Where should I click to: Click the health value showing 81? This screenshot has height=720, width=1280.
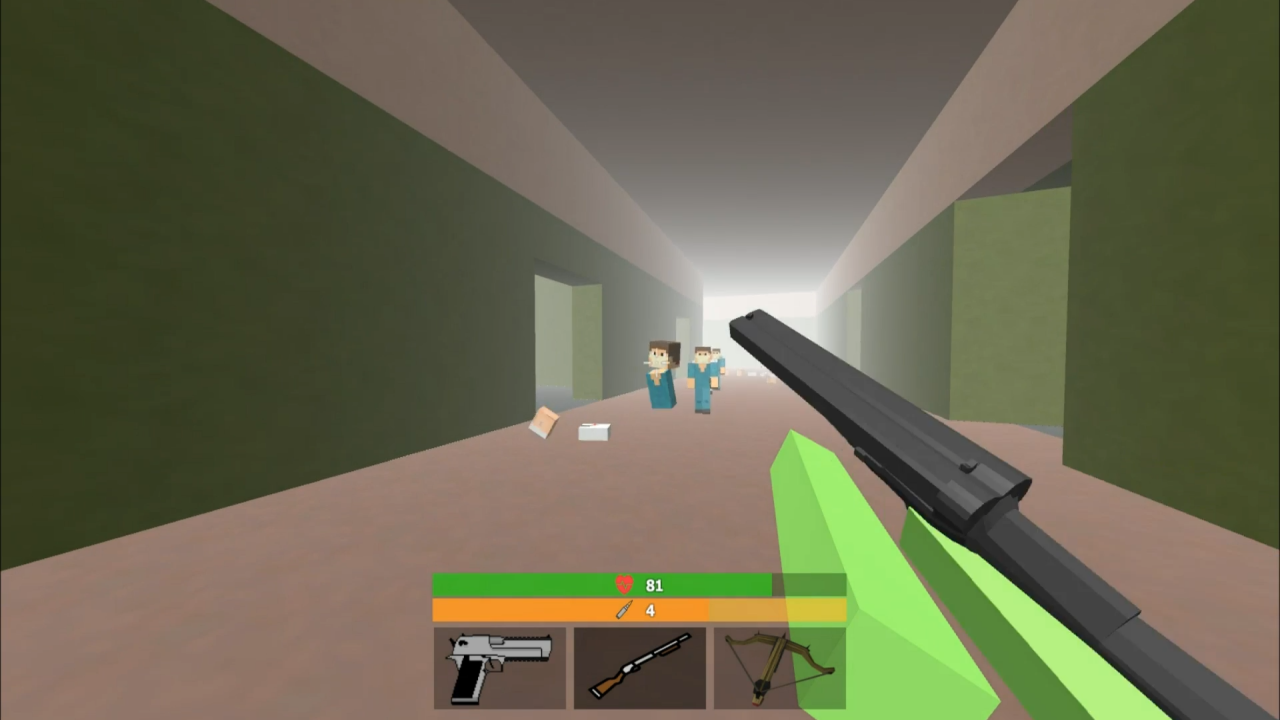[x=654, y=585]
